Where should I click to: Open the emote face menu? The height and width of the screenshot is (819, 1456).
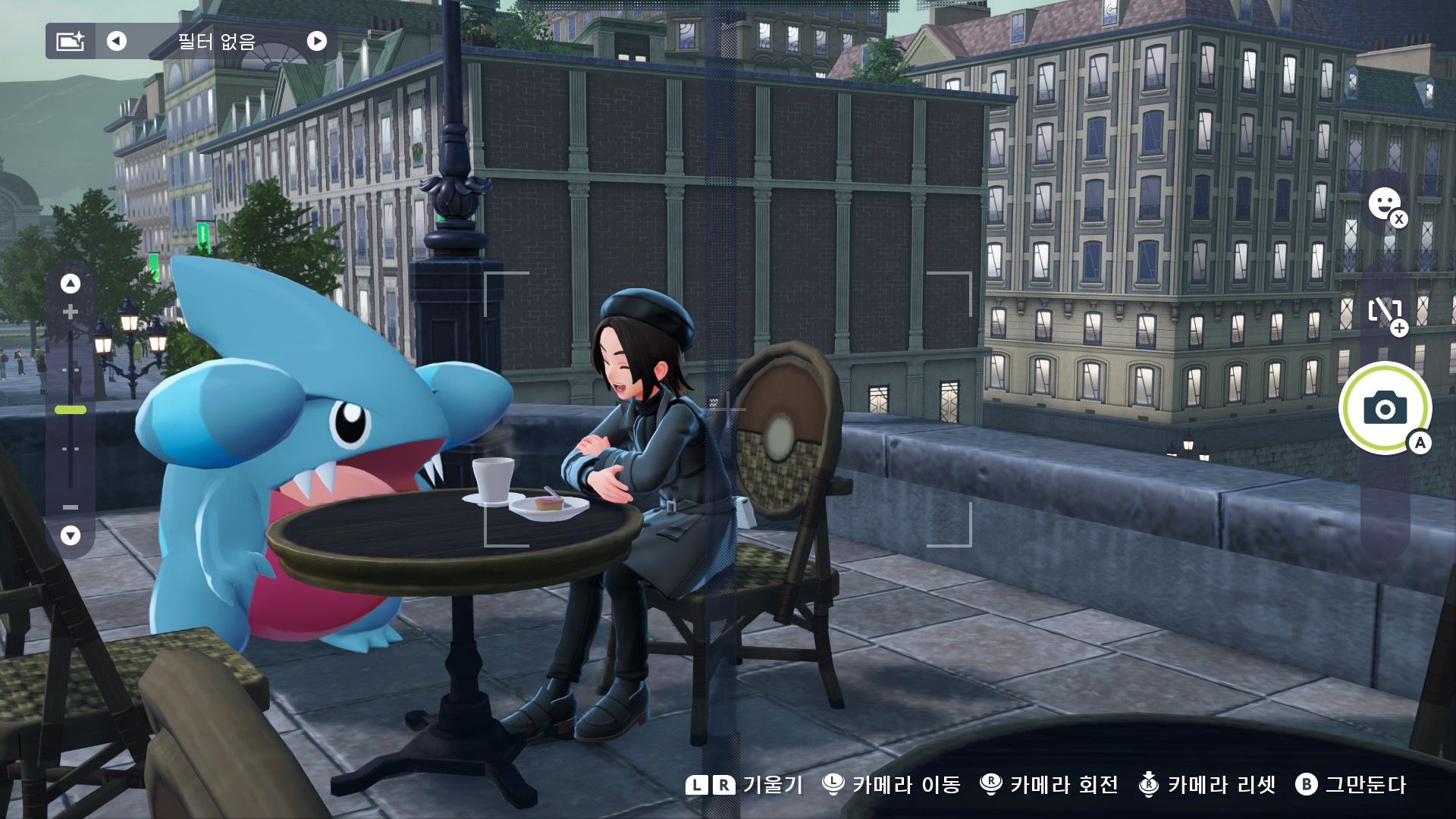point(1385,204)
